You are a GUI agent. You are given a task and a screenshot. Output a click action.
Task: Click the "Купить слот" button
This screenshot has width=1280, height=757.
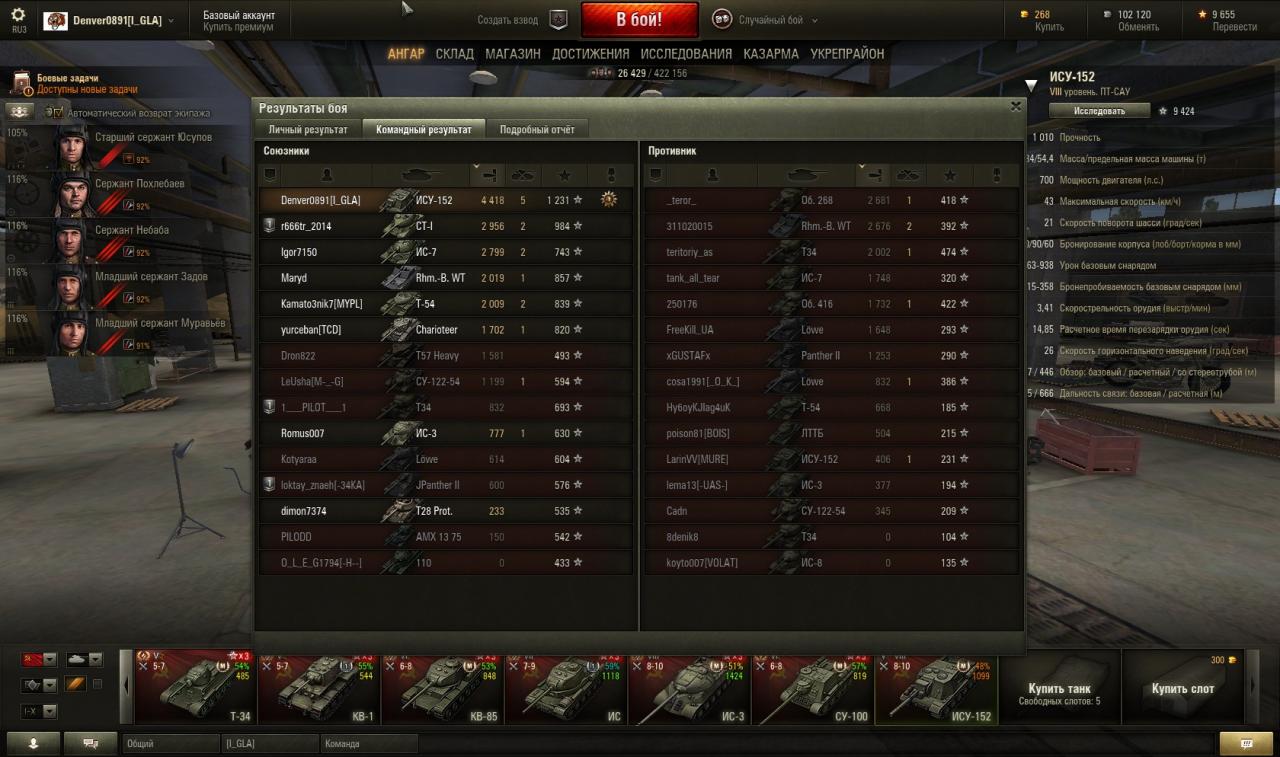point(1182,687)
